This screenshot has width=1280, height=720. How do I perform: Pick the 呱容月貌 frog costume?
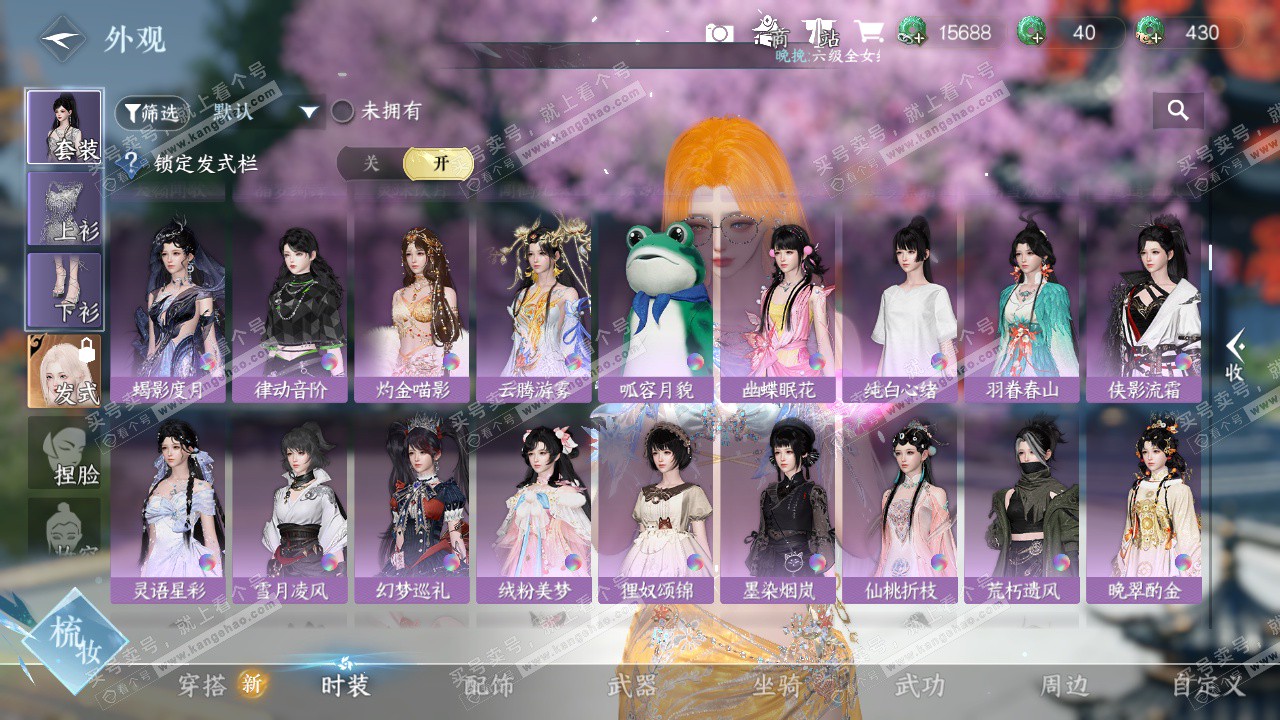(x=656, y=305)
